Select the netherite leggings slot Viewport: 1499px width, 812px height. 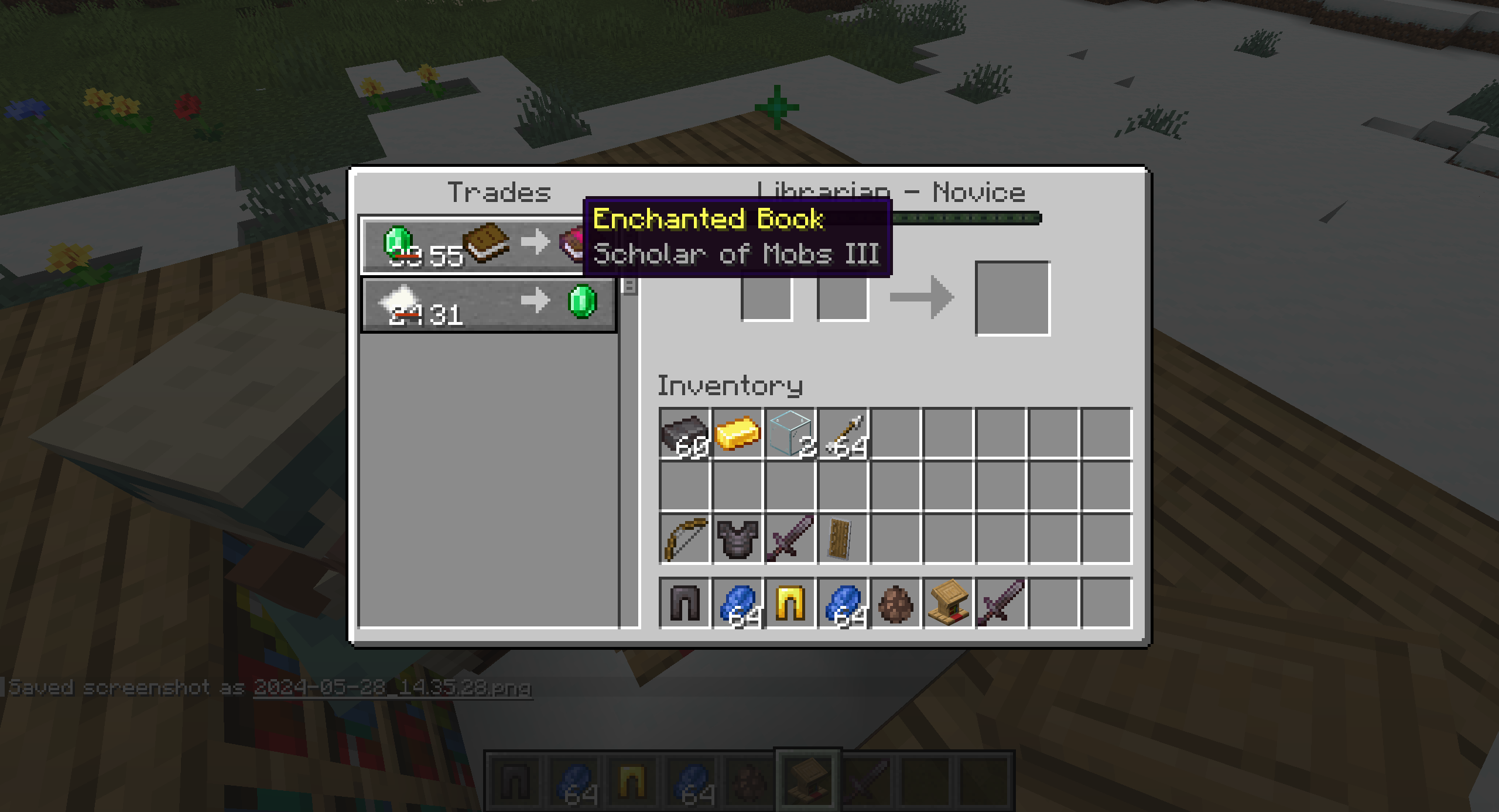click(684, 603)
